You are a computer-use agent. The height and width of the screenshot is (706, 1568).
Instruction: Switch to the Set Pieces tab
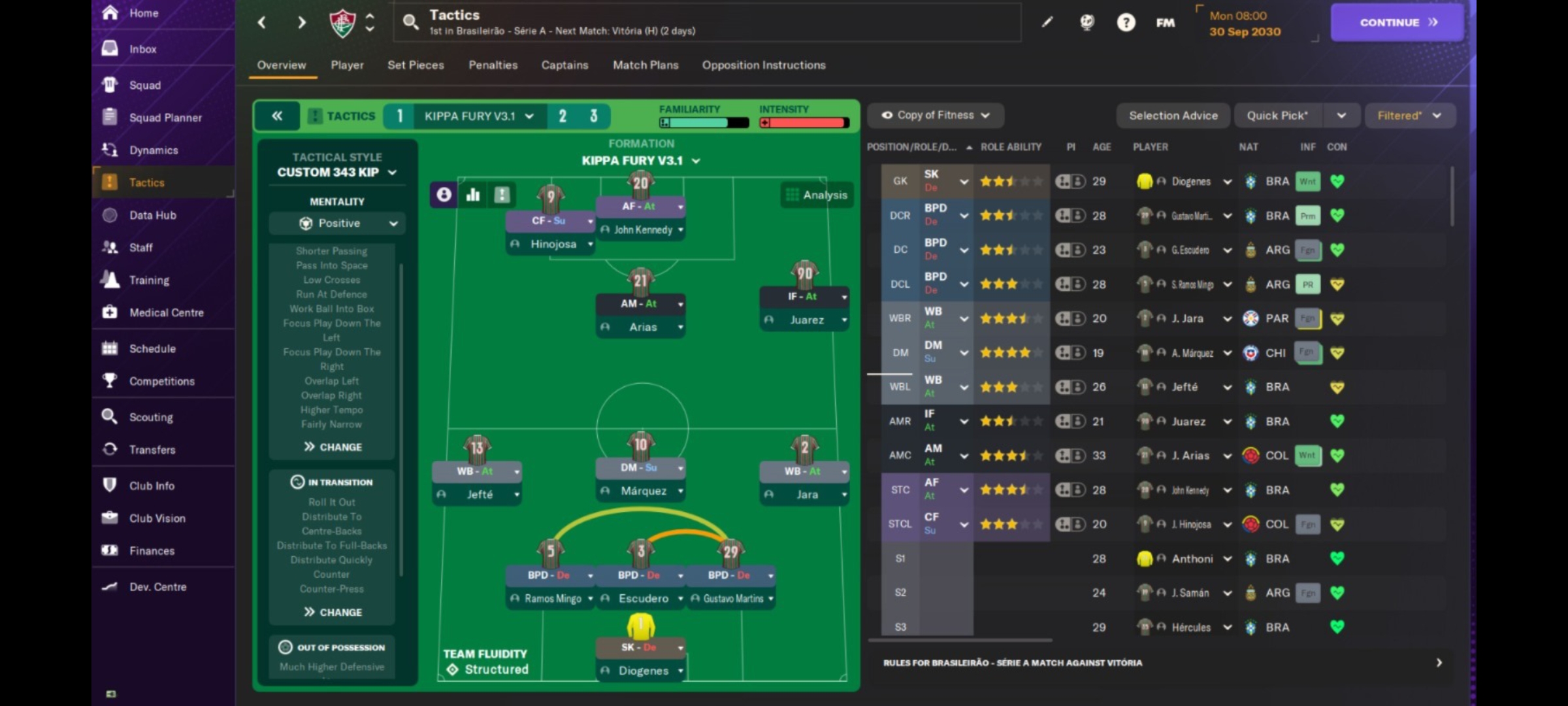(x=416, y=65)
